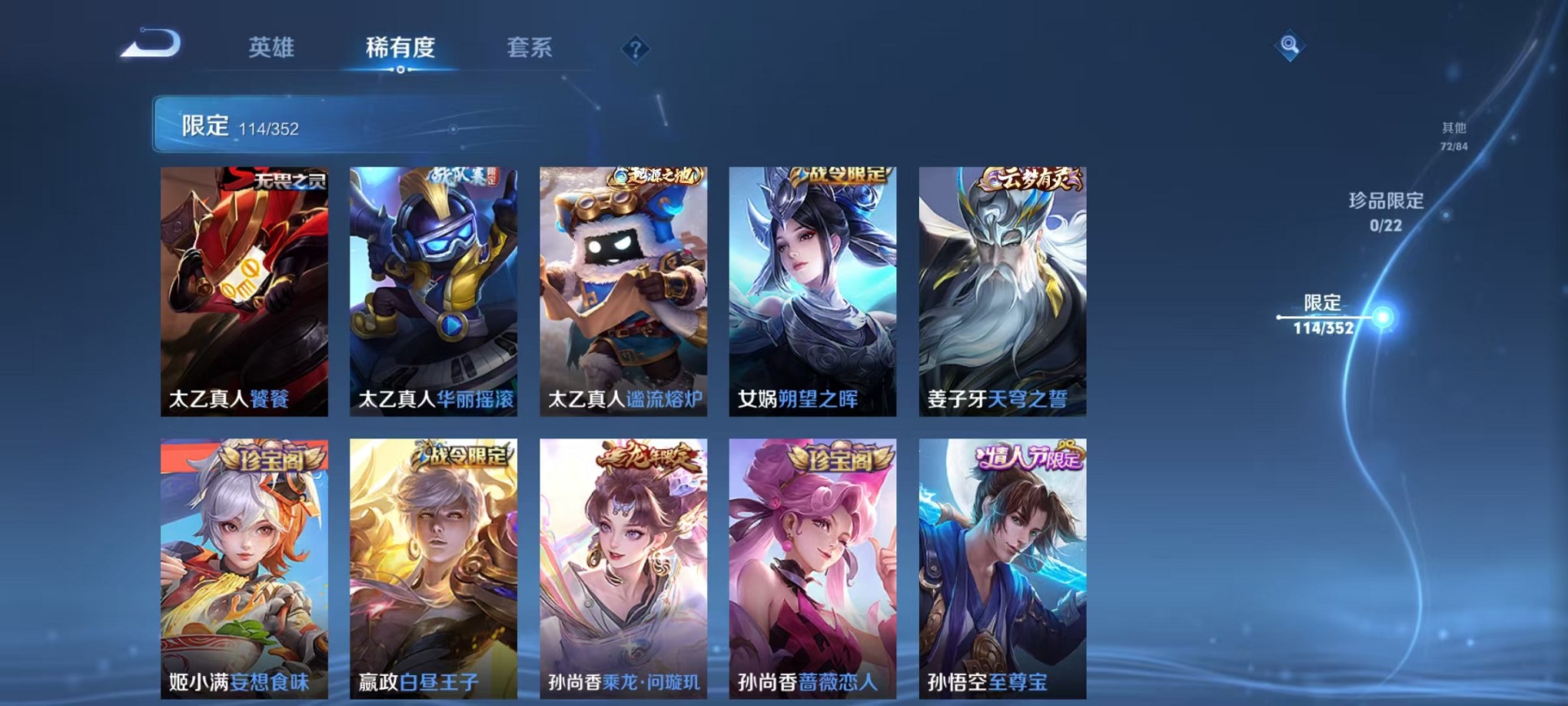Click the back arrow icon top-left
This screenshot has height=706, width=1568.
[150, 44]
